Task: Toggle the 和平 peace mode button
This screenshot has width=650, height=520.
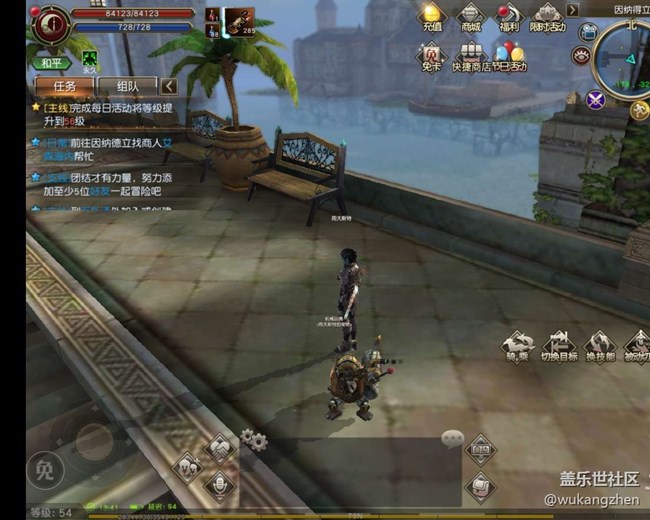Action: [x=50, y=62]
